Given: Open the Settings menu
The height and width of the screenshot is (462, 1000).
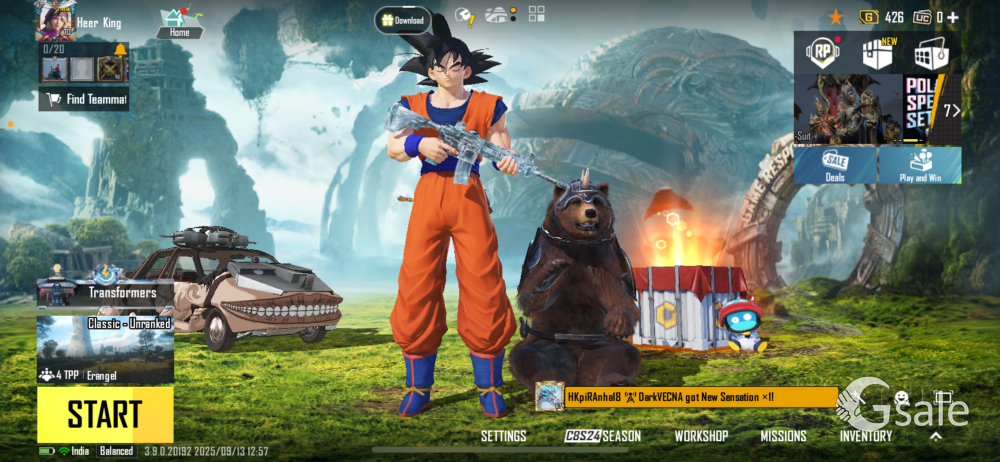Looking at the screenshot, I should pos(503,436).
